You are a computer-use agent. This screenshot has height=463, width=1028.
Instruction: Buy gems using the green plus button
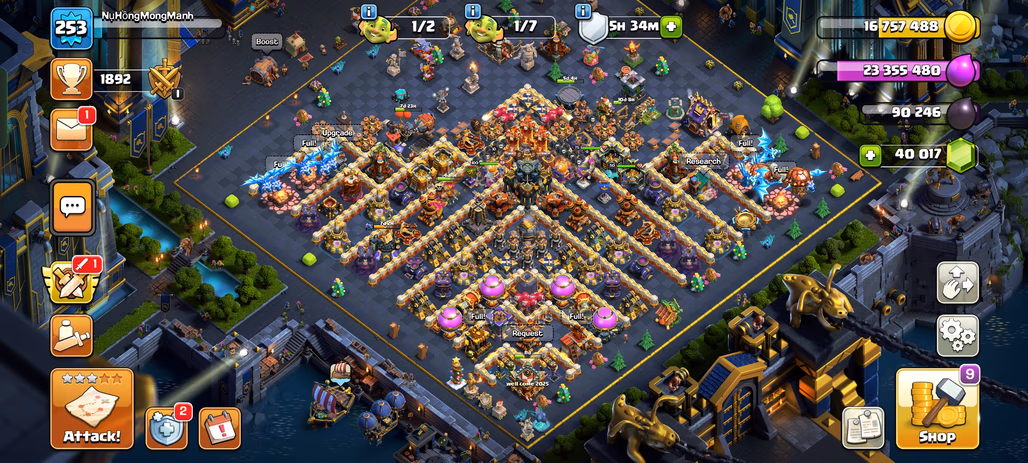[871, 155]
